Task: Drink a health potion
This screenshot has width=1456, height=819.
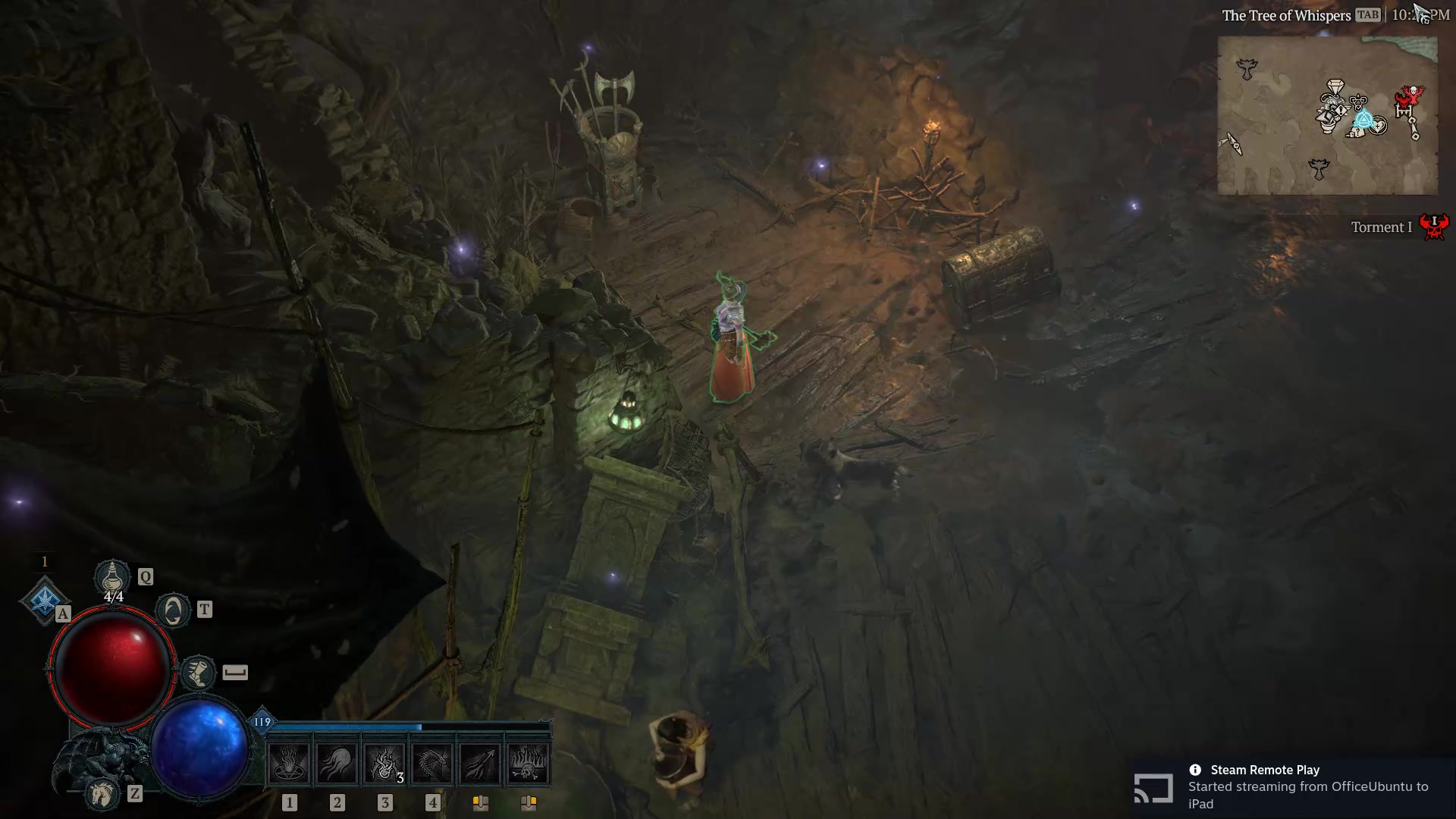Action: click(x=112, y=578)
